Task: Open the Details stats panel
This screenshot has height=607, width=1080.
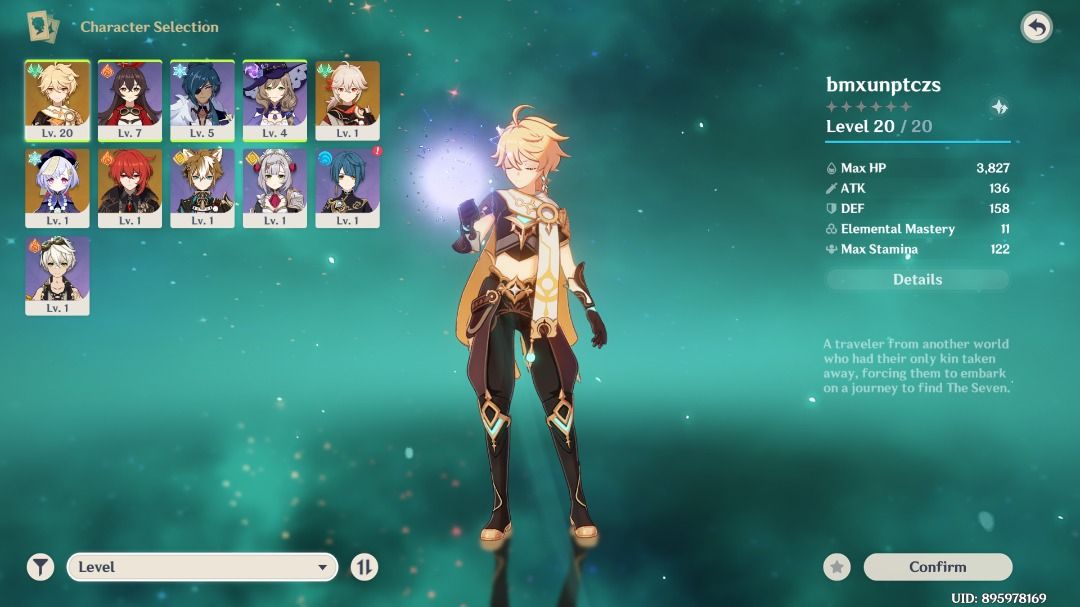Action: 917,280
